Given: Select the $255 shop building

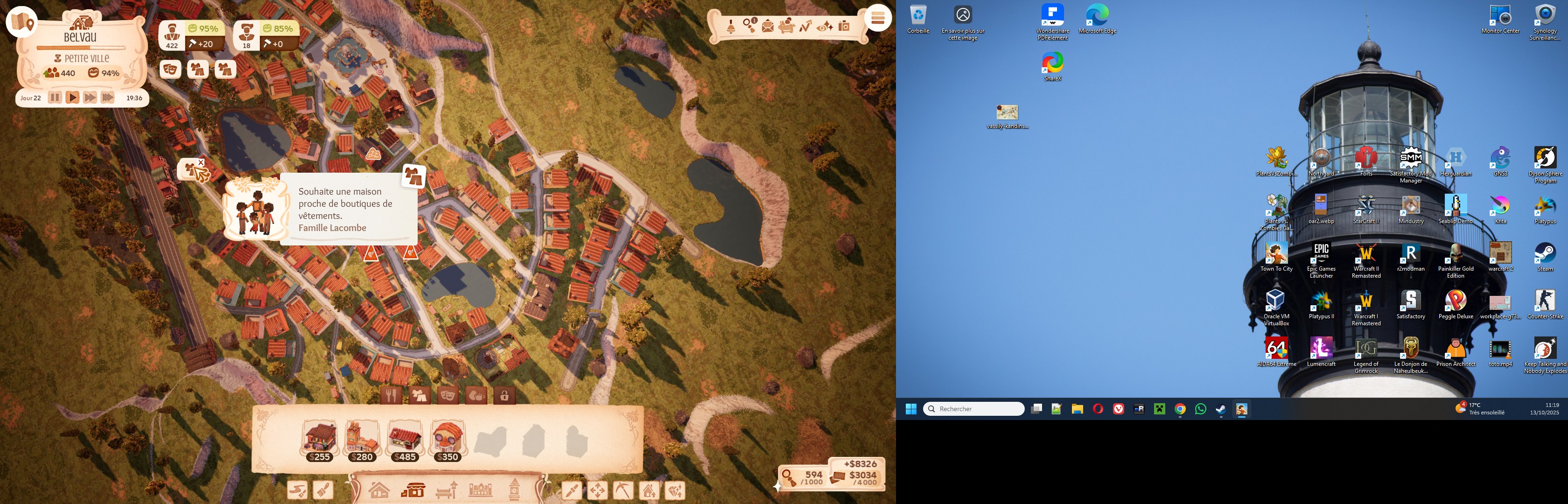Looking at the screenshot, I should [x=320, y=440].
